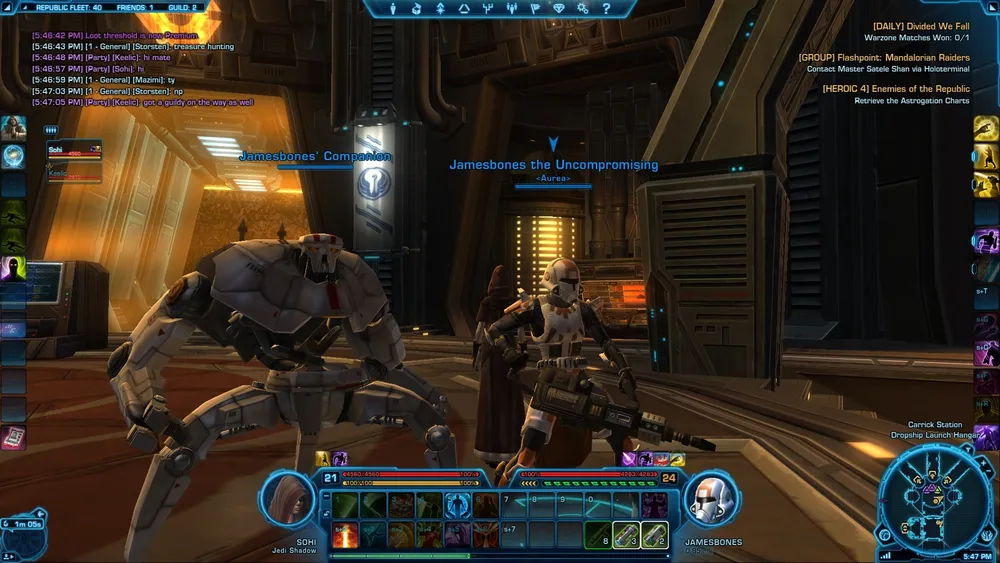Select the Jamesbones target portrait
The image size is (1000, 563).
pos(712,499)
